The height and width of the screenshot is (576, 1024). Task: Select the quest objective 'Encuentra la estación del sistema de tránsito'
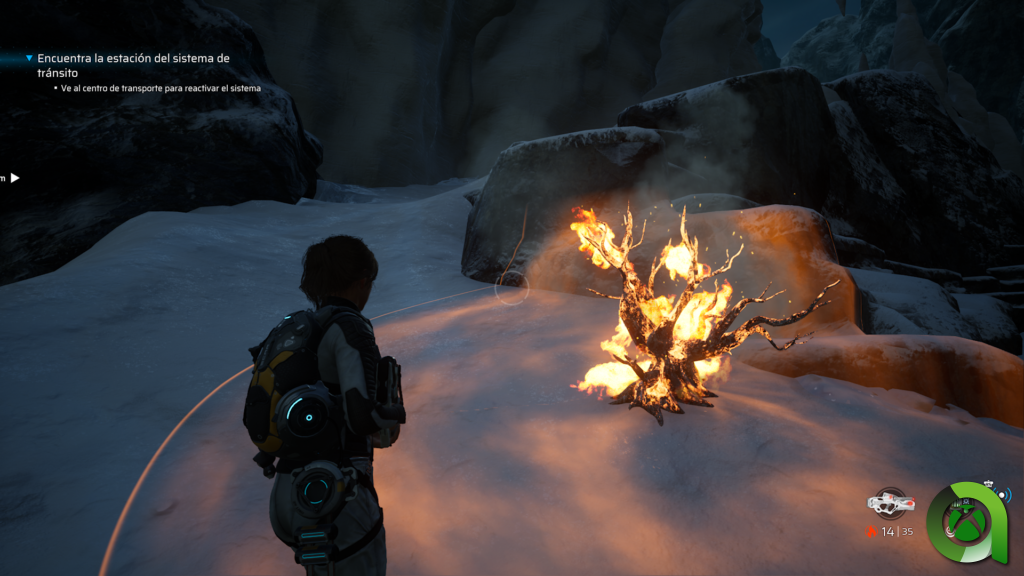point(133,65)
